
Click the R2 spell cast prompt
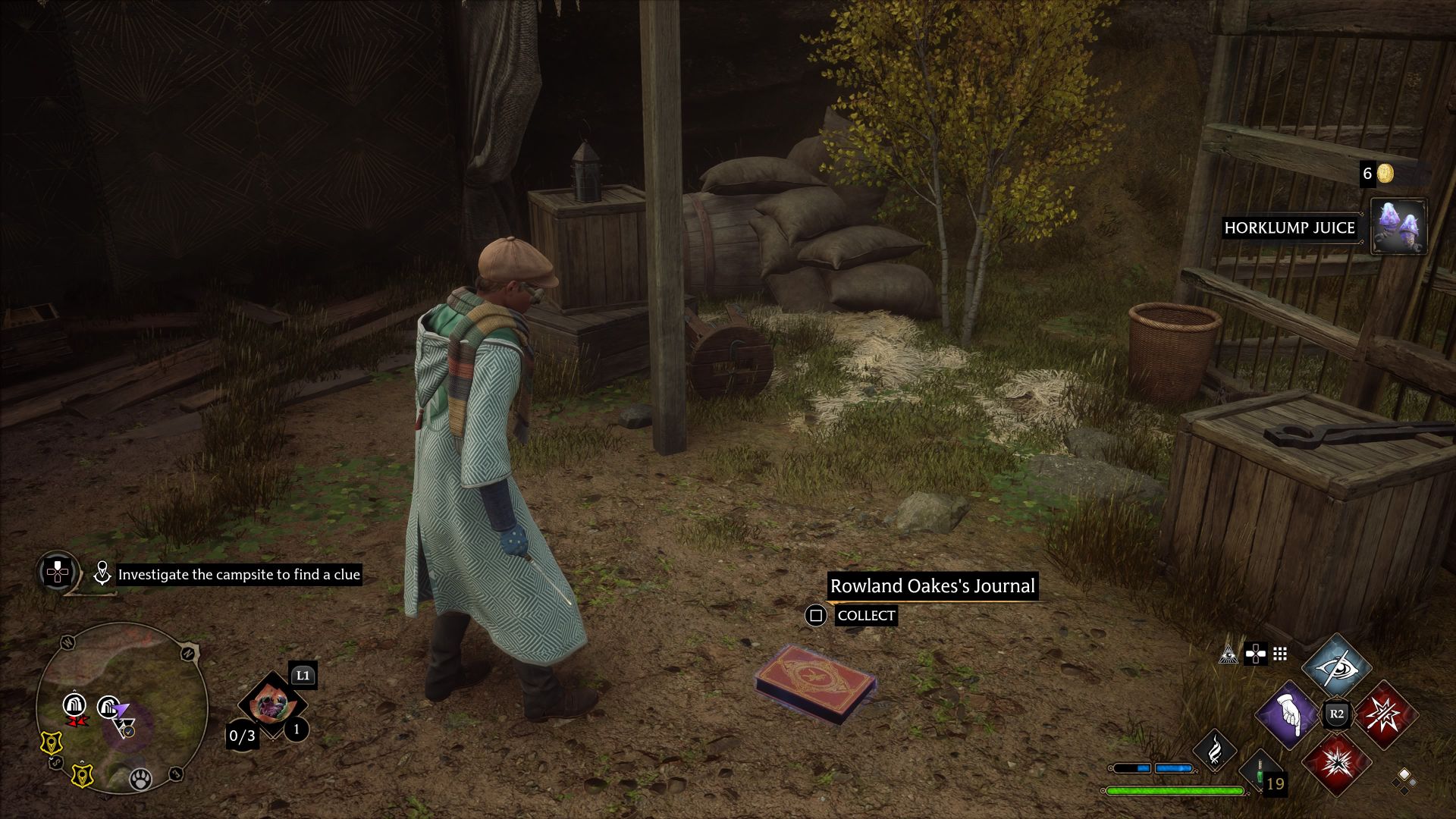click(x=1337, y=715)
